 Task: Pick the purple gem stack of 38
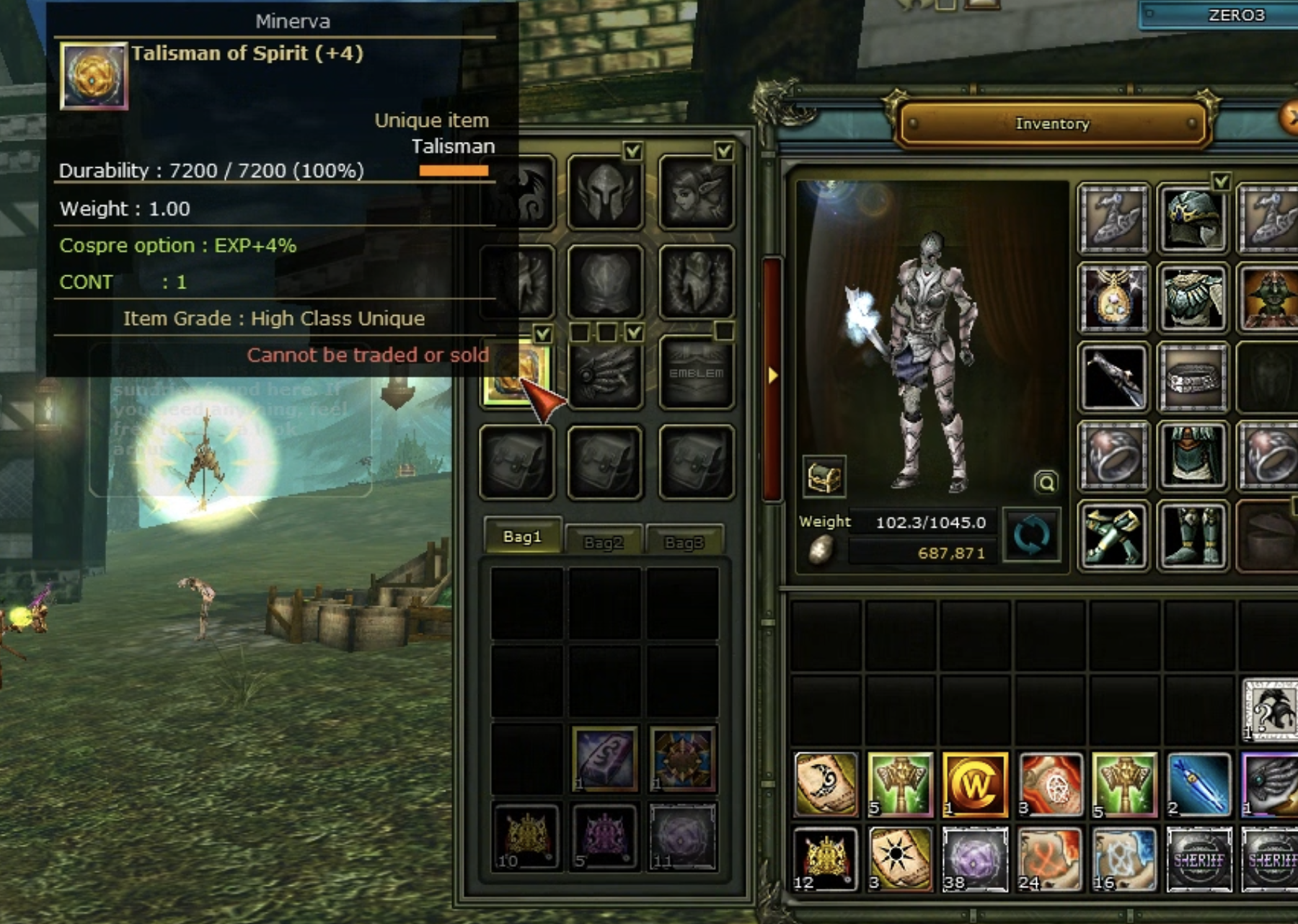[974, 858]
